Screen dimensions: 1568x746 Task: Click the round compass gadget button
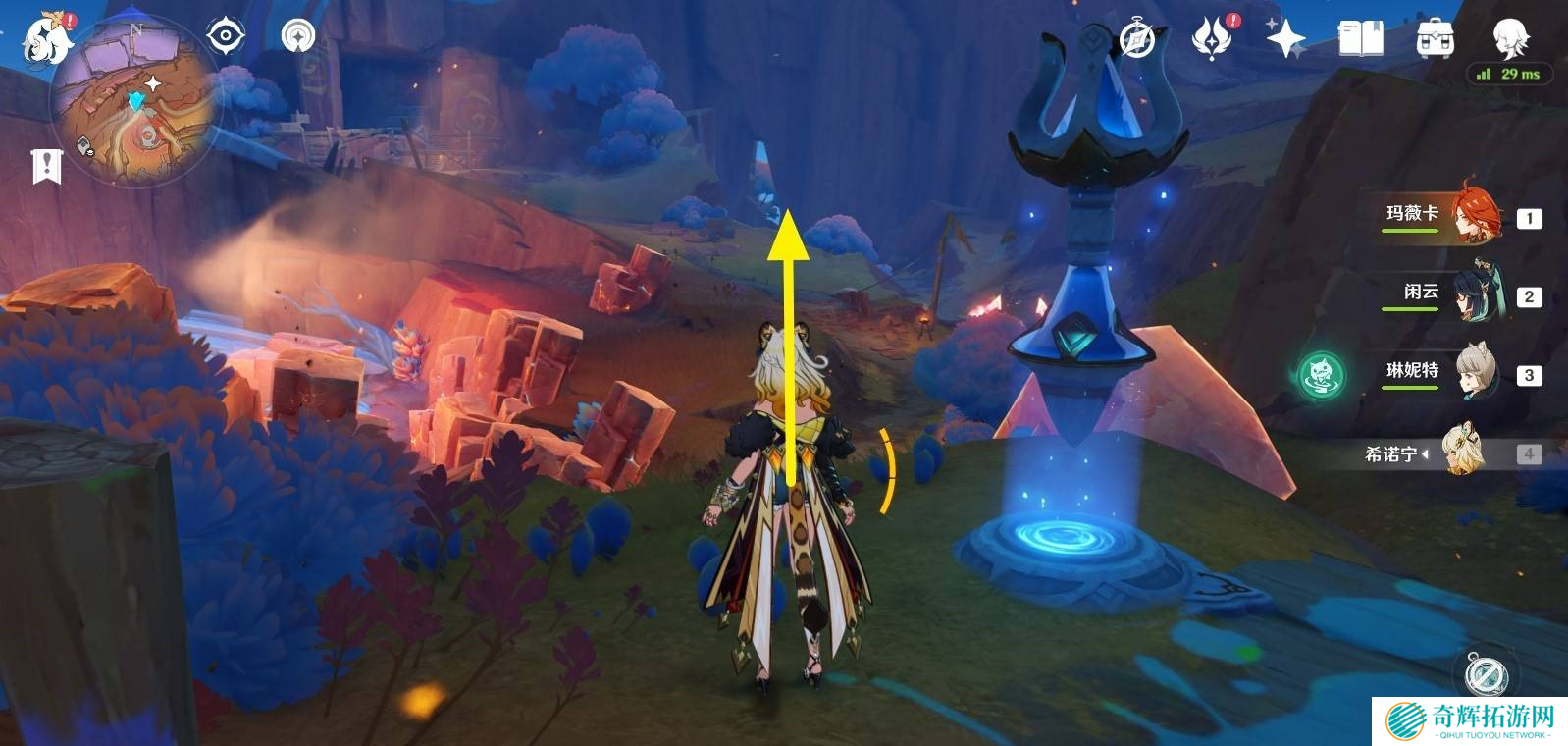click(x=1485, y=674)
